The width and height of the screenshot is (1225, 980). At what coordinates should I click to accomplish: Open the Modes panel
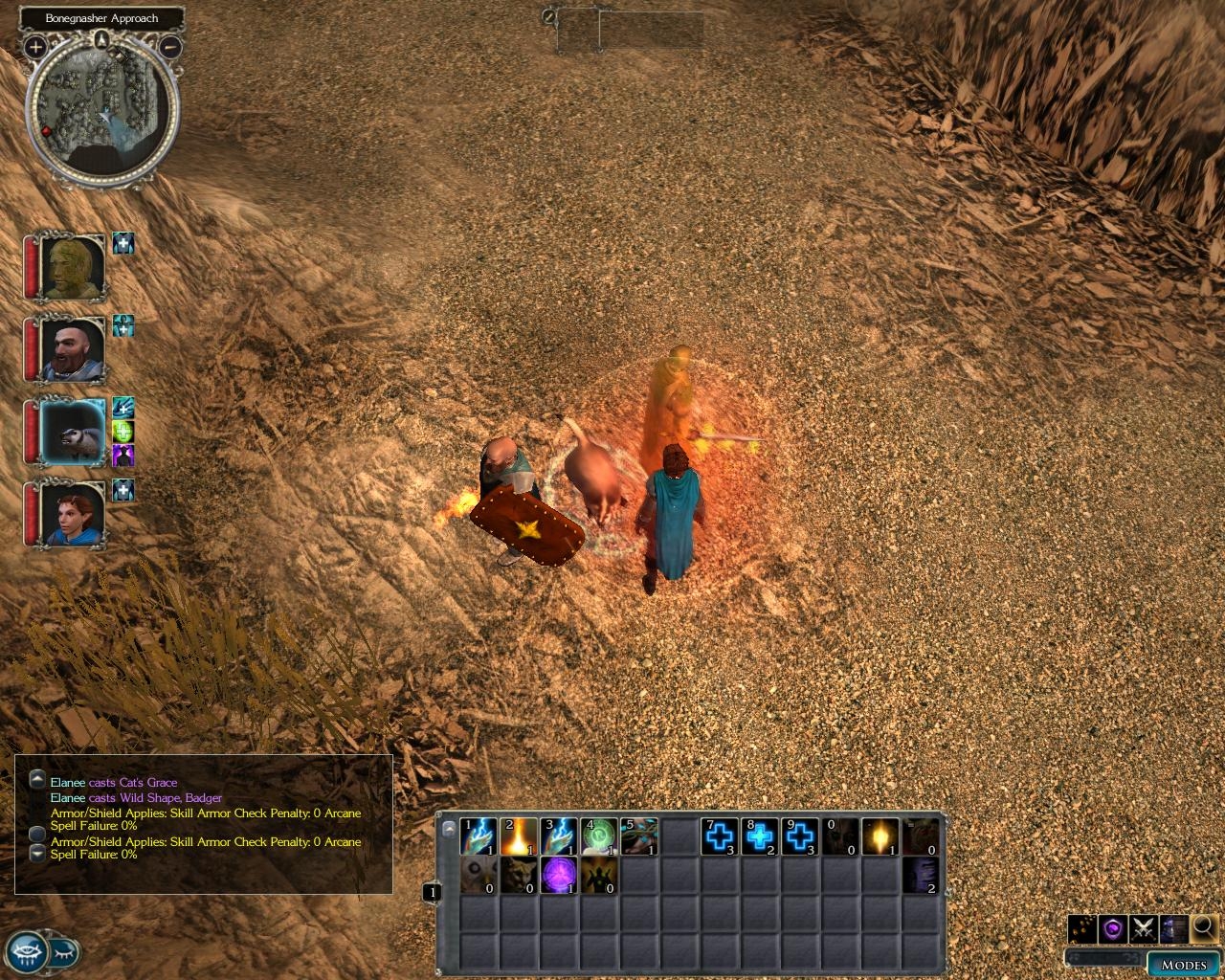(x=1183, y=964)
